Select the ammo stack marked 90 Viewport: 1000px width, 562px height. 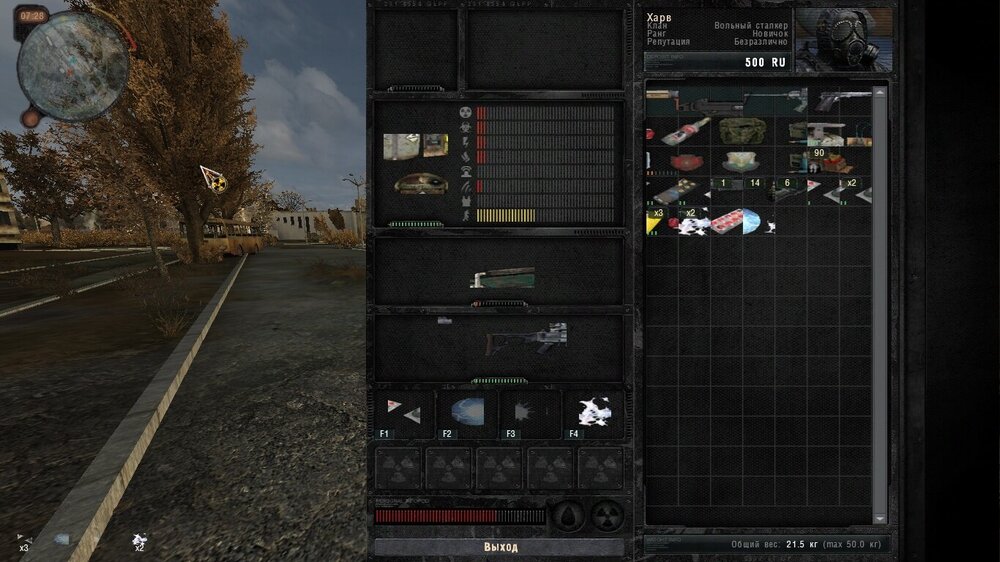[x=820, y=160]
